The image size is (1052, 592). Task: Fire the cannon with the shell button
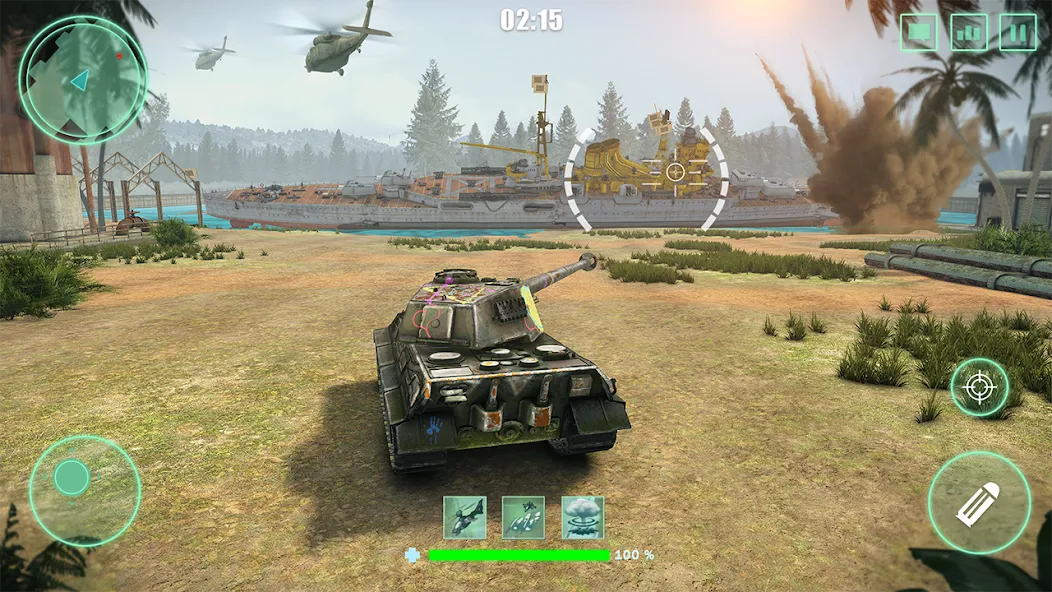pyautogui.click(x=979, y=503)
